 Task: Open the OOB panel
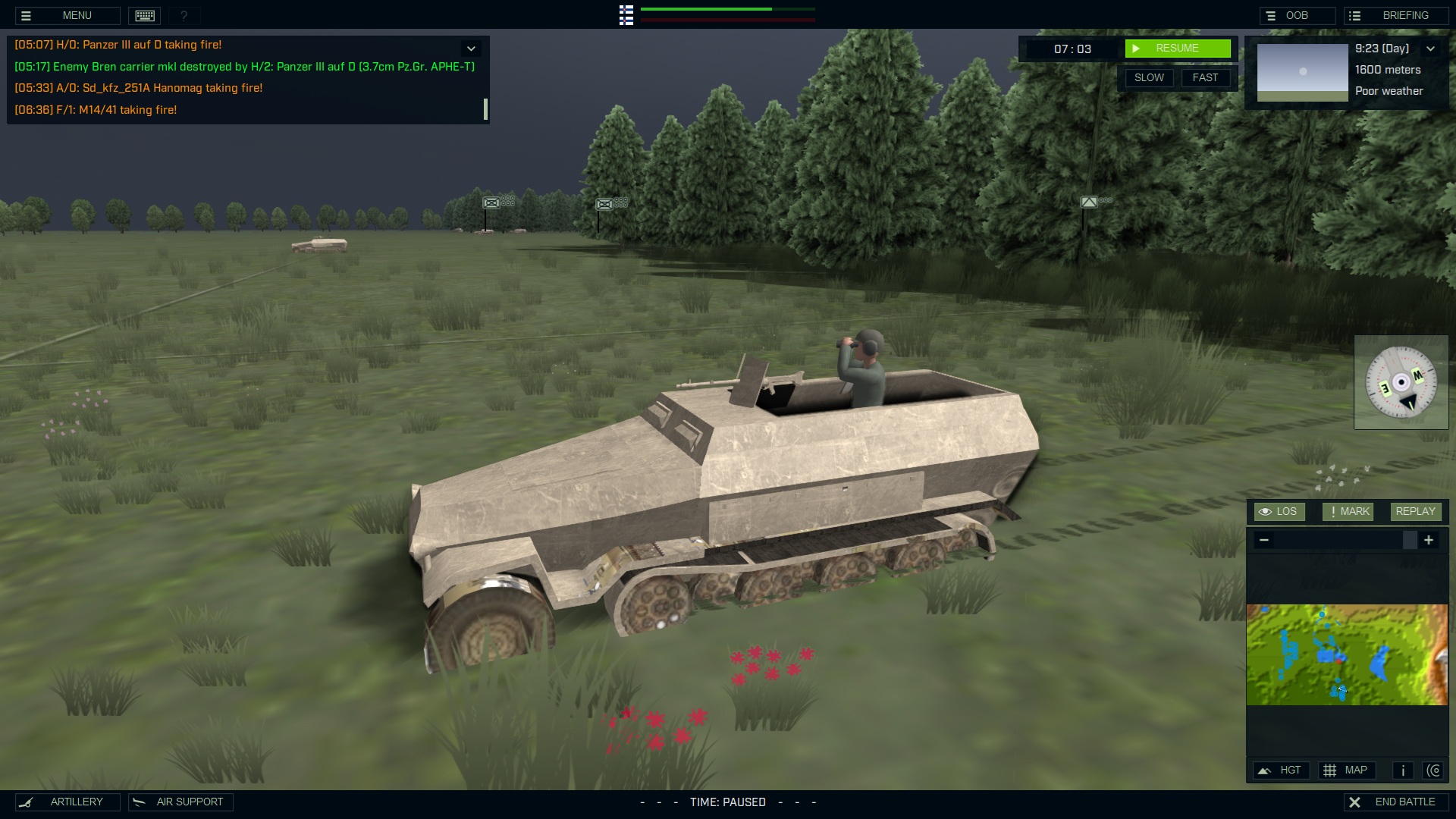pyautogui.click(x=1297, y=14)
